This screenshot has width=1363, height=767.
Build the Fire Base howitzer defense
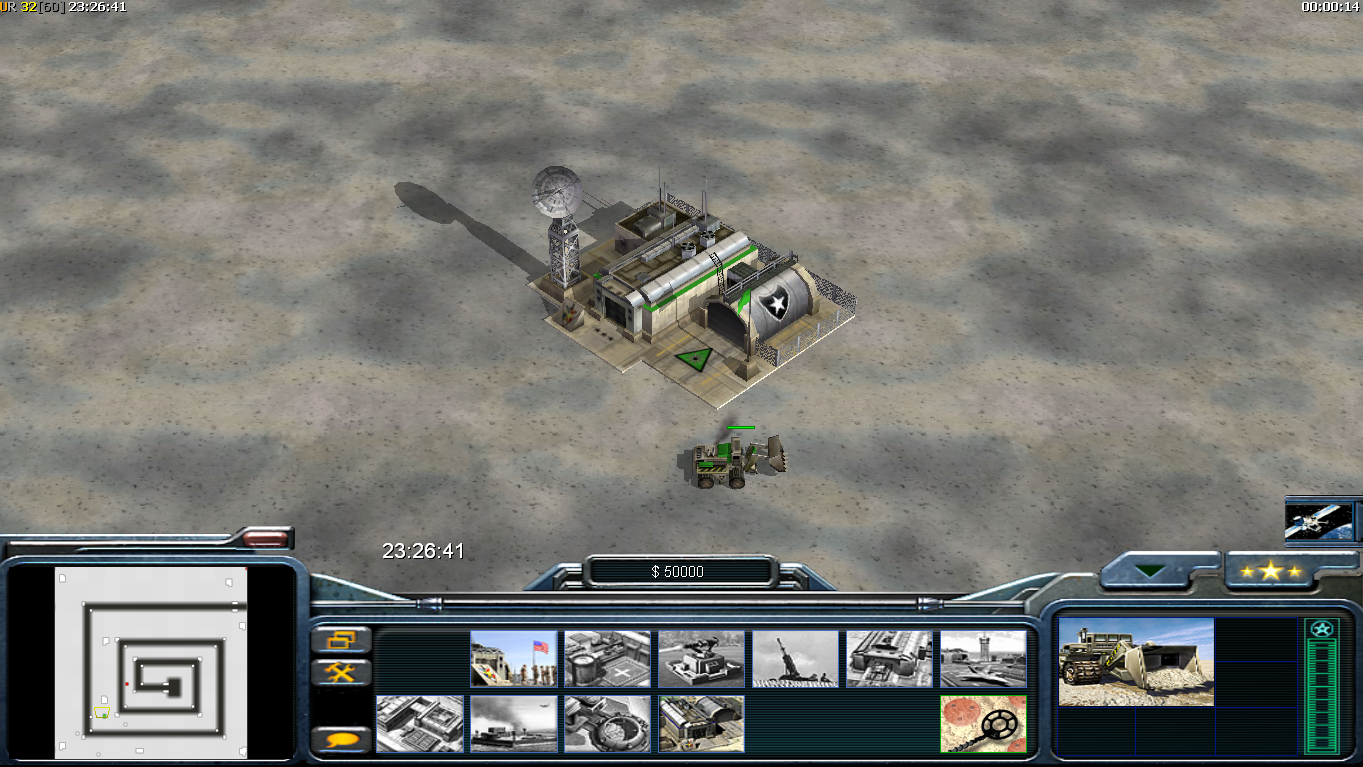pyautogui.click(x=795, y=658)
